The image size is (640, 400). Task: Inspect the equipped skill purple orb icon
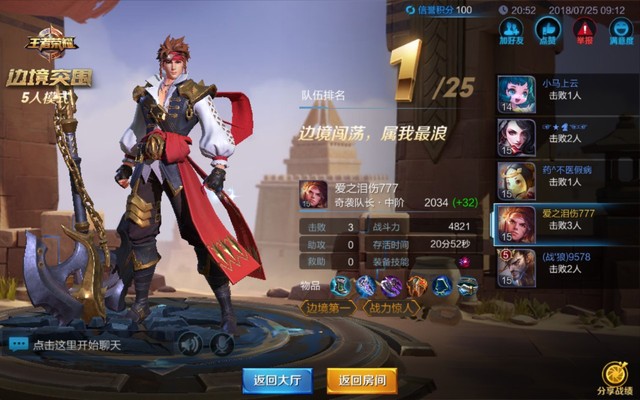coord(463,262)
